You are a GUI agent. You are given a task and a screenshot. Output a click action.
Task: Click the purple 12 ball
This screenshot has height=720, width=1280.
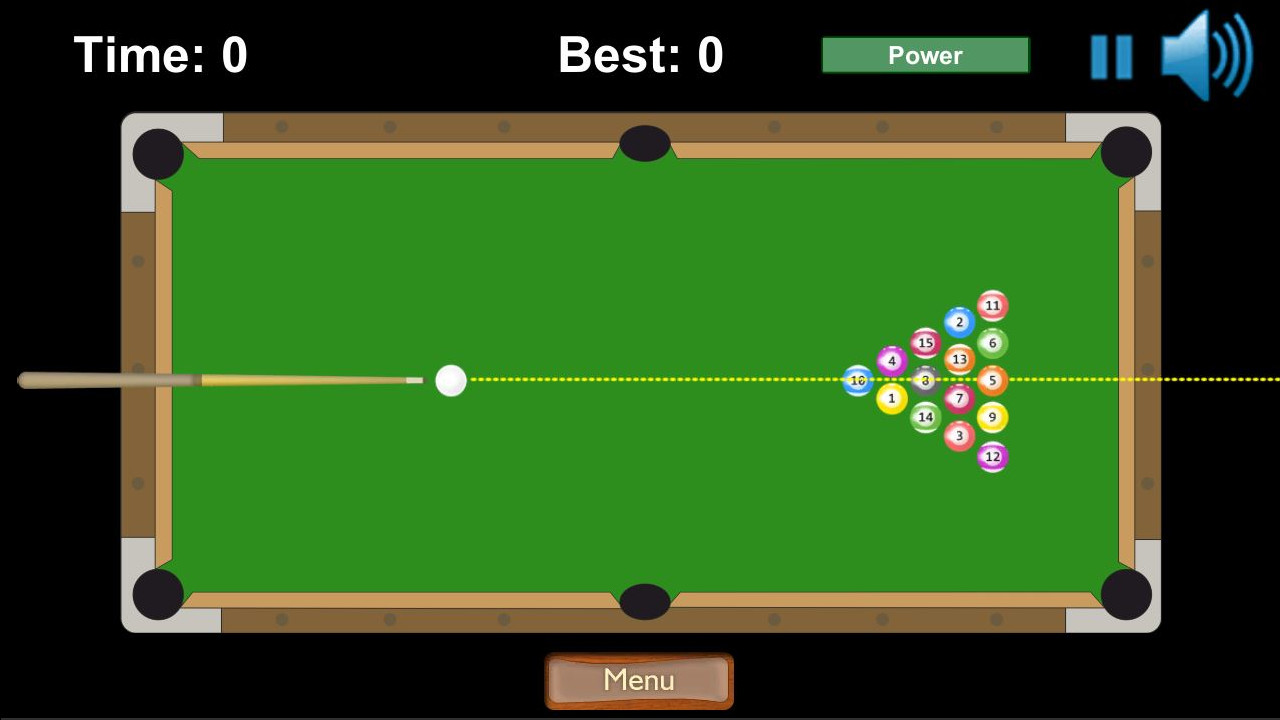[x=992, y=456]
